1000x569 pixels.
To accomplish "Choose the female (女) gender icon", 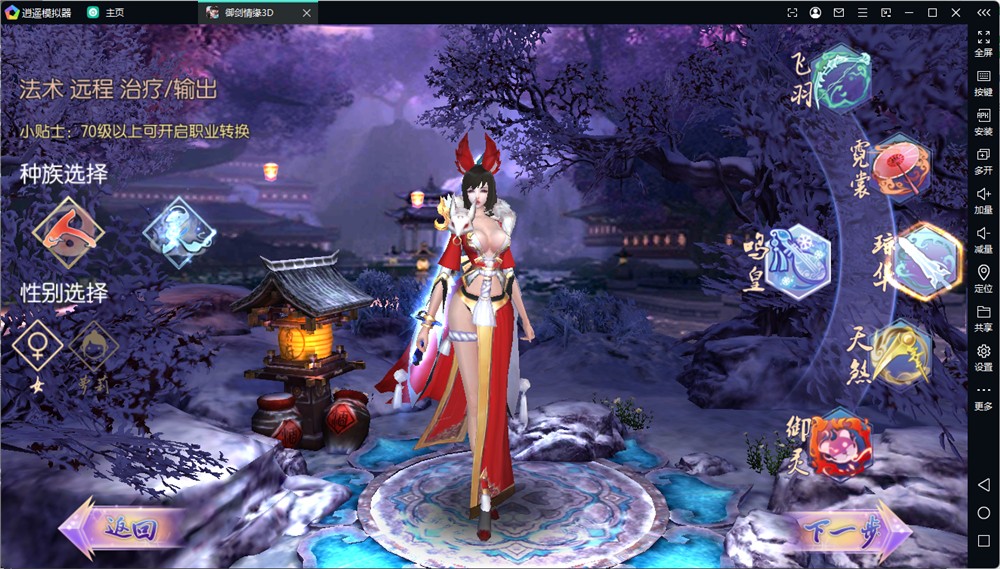I will pos(39,347).
